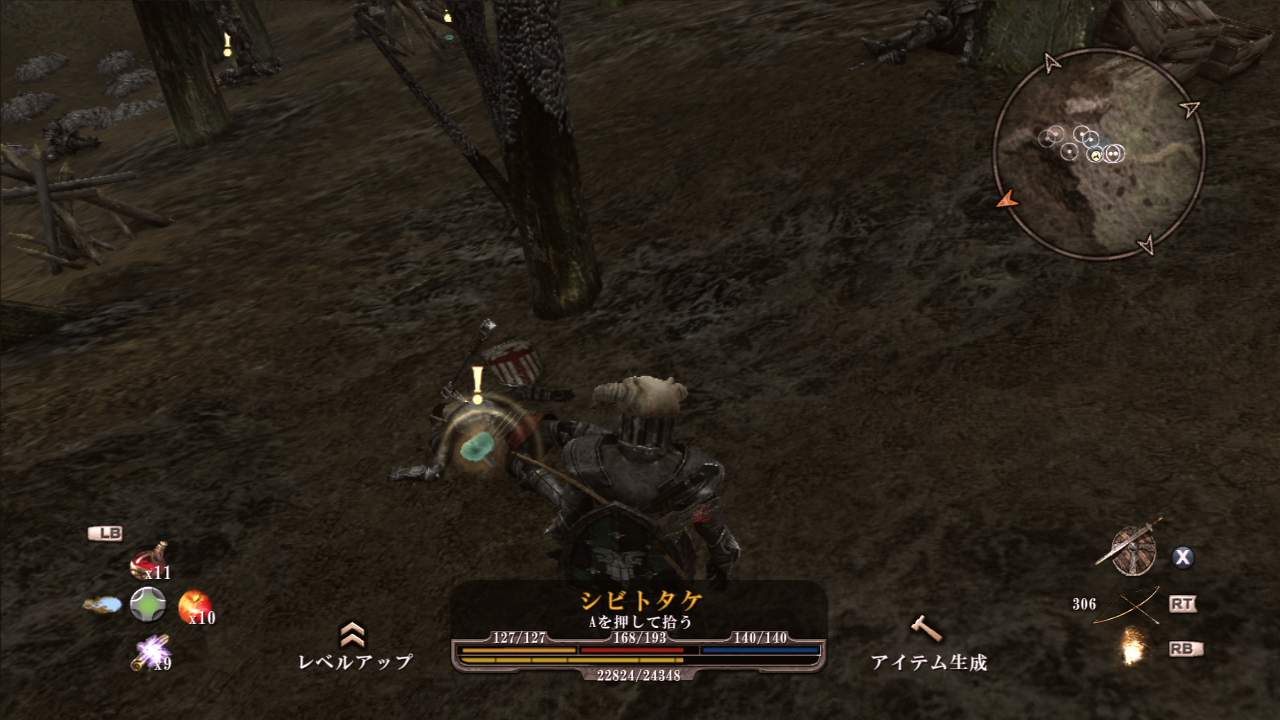Viewport: 1280px width, 720px height.
Task: Select the blue ice spell quick slot
Action: (103, 605)
